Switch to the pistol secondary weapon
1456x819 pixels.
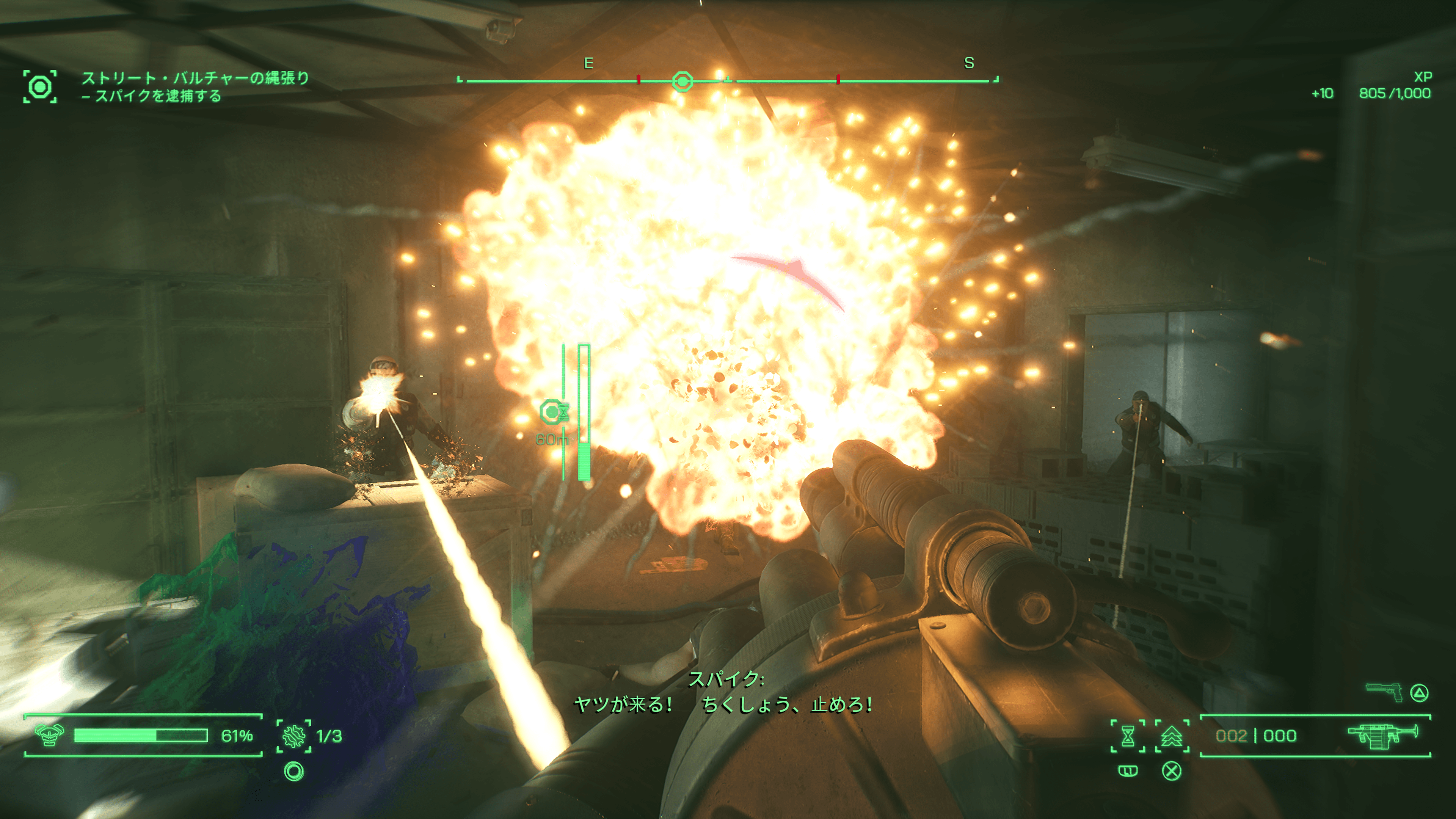point(1384,691)
